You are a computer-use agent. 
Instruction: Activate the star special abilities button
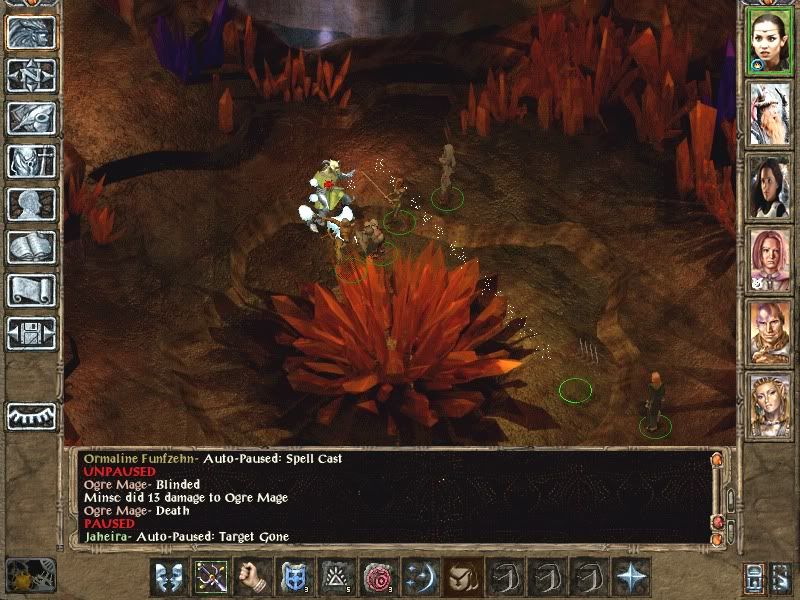(631, 577)
